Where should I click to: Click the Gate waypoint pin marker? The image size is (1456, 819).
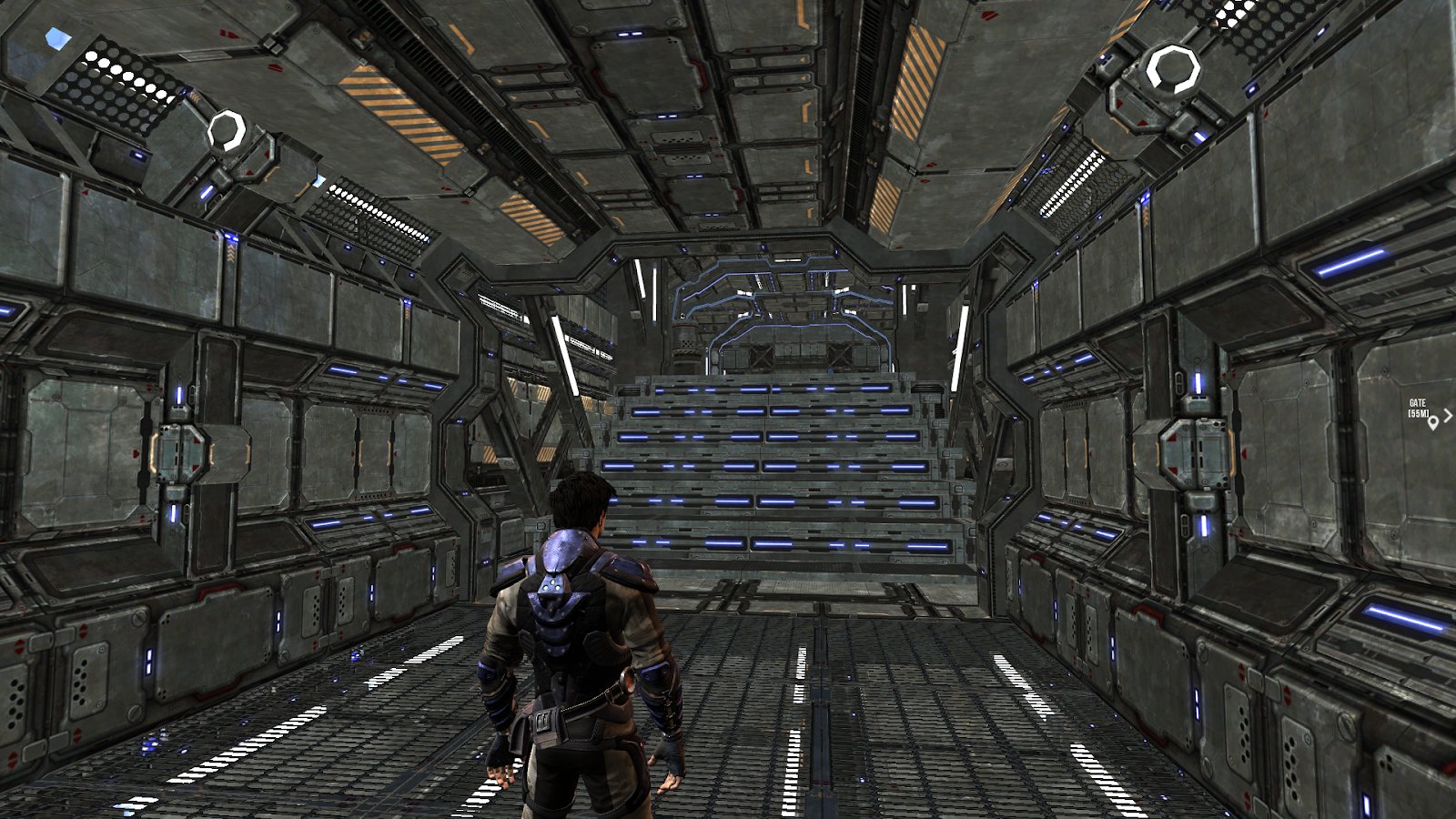point(1433,421)
